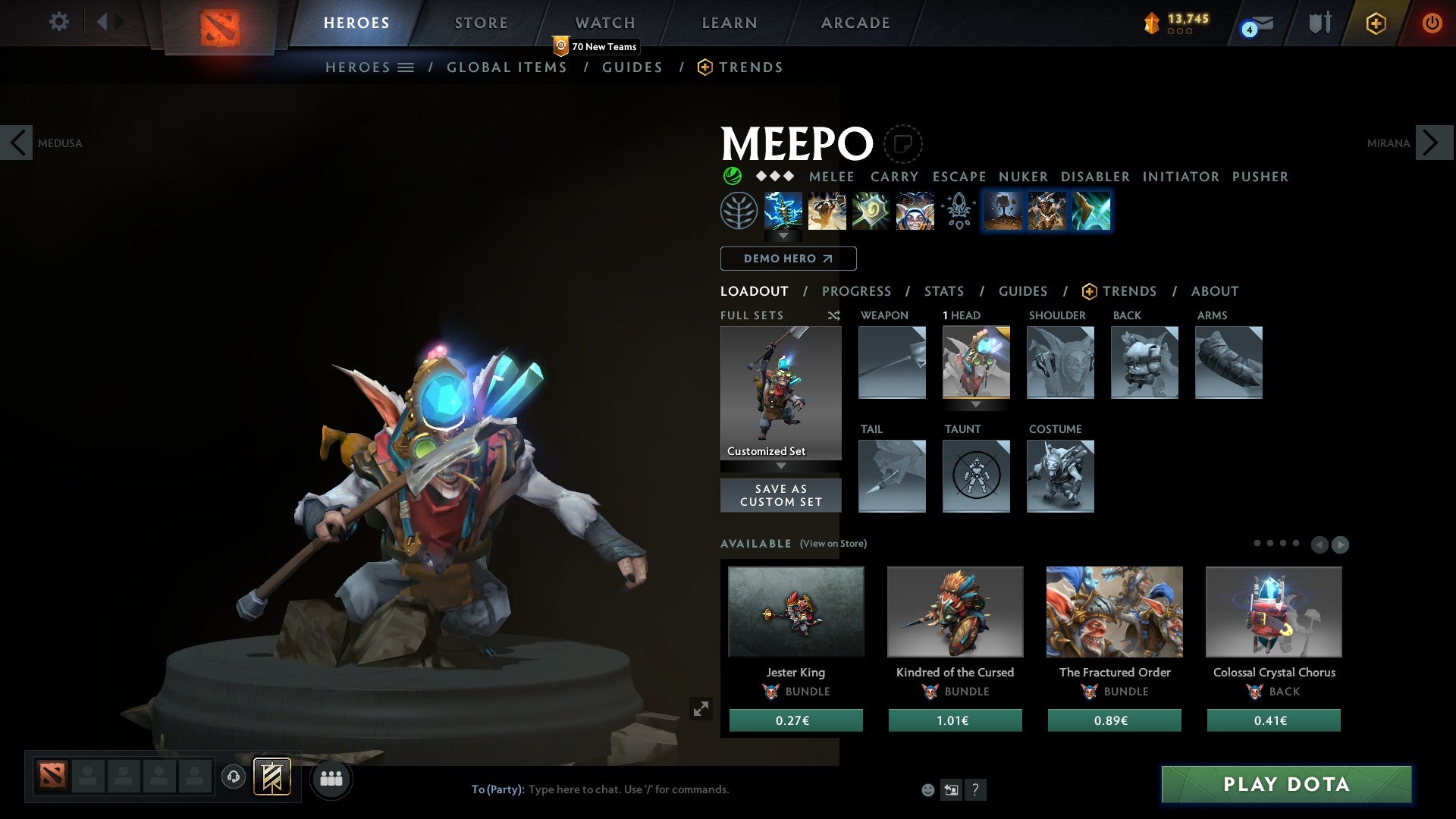
Task: Click the DEMO HERO button
Action: coord(787,259)
